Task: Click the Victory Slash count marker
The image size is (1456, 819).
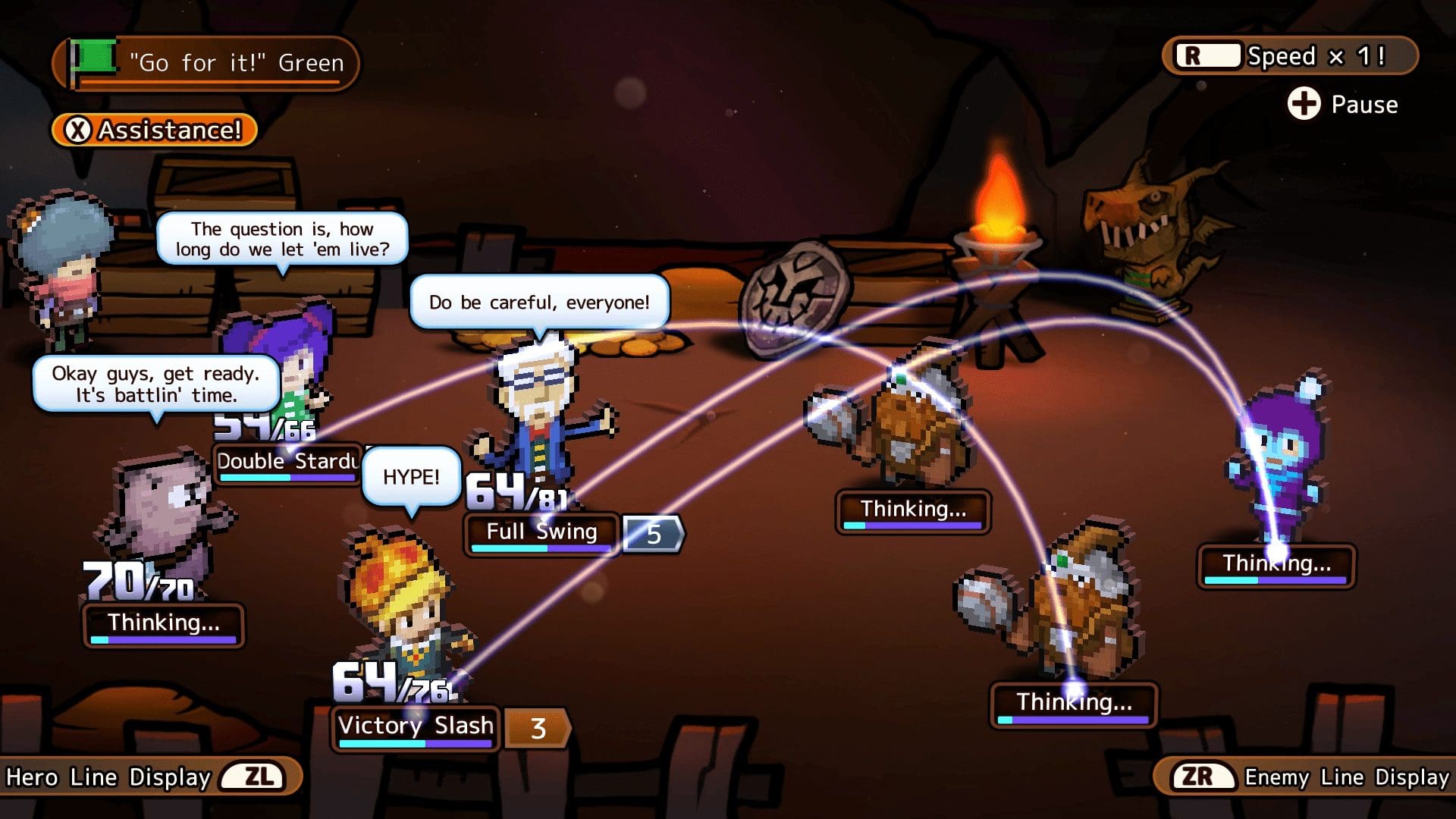Action: pyautogui.click(x=538, y=729)
